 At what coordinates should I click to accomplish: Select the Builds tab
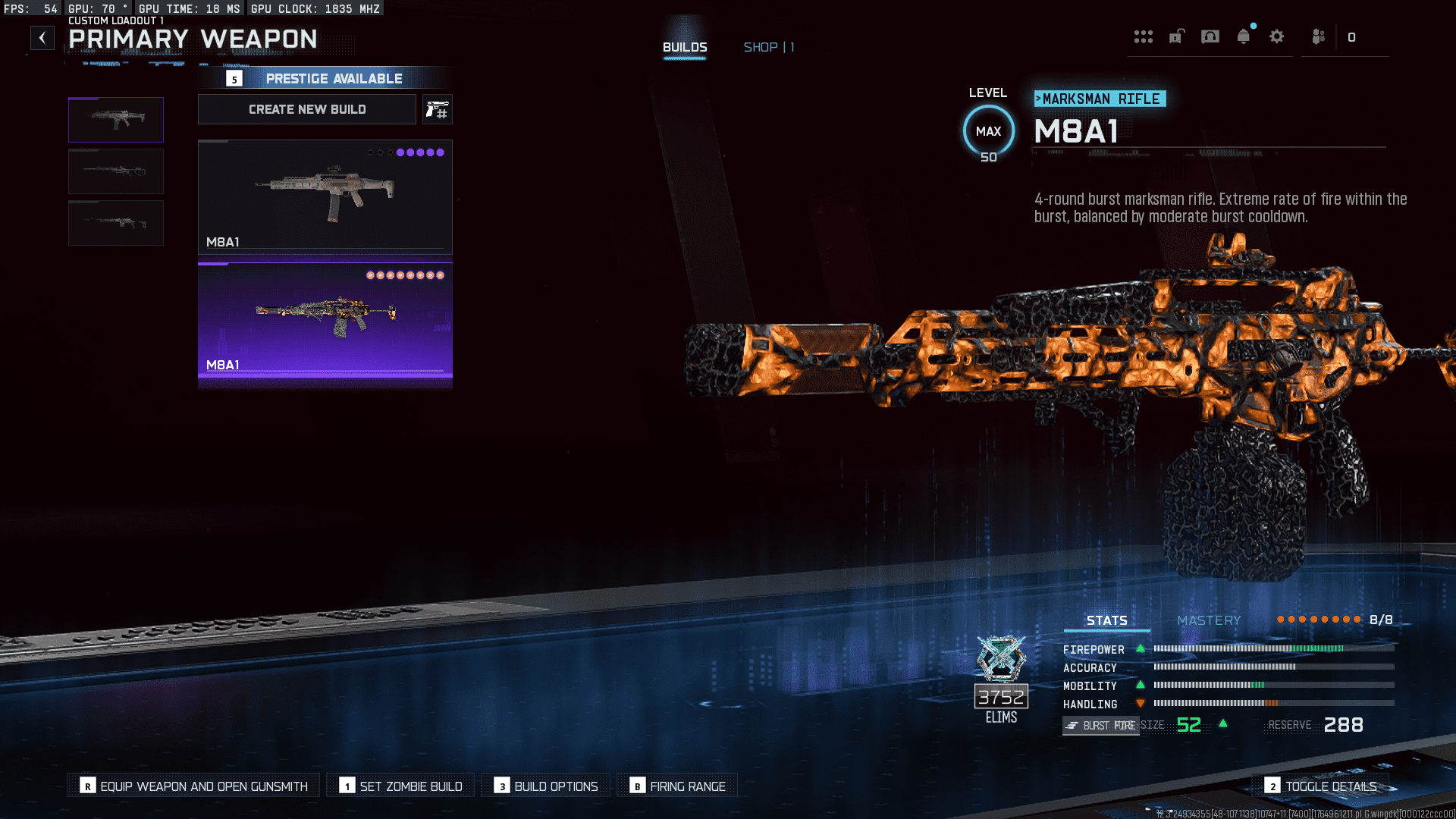[x=685, y=47]
